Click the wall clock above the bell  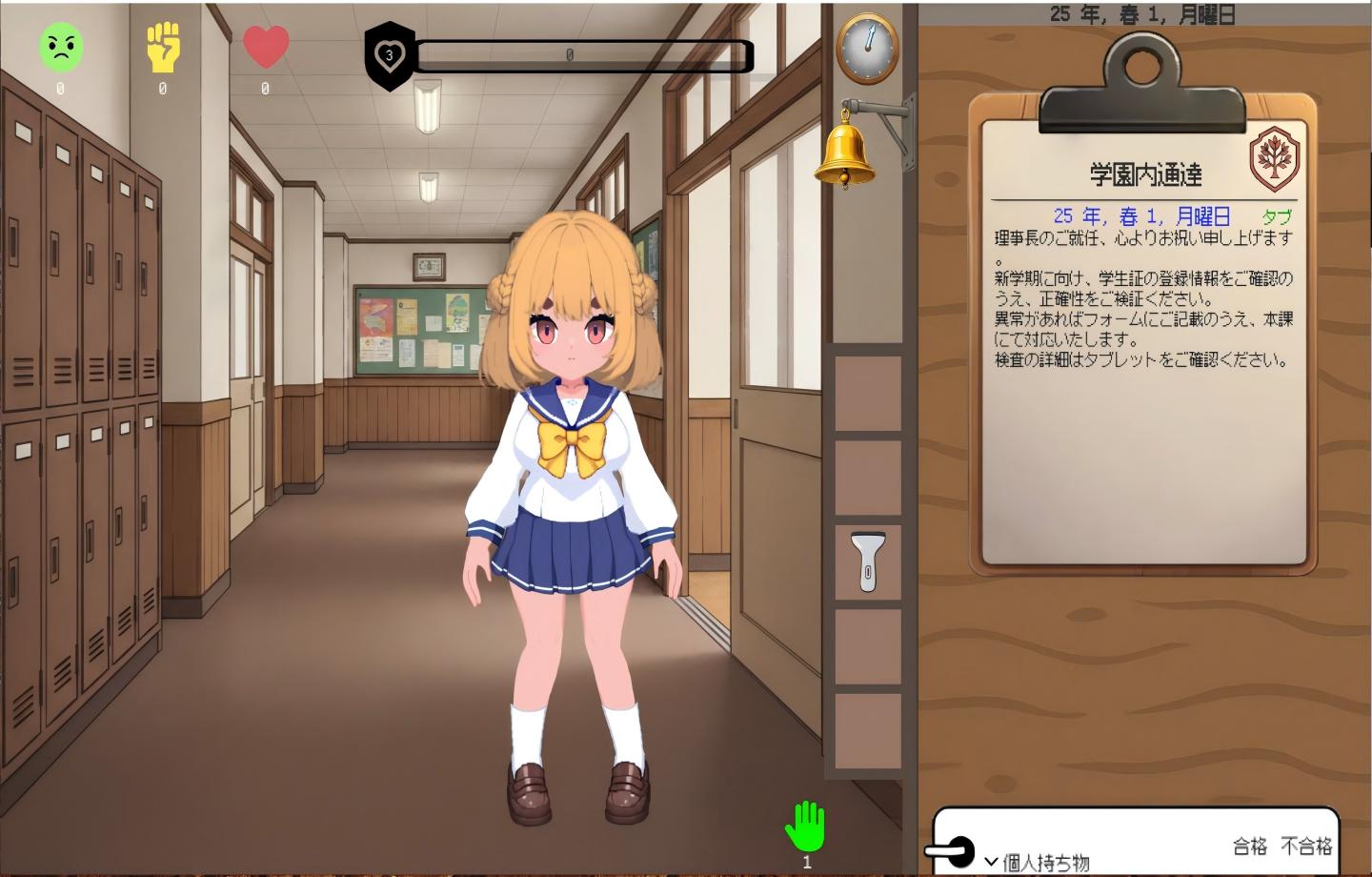pyautogui.click(x=866, y=50)
